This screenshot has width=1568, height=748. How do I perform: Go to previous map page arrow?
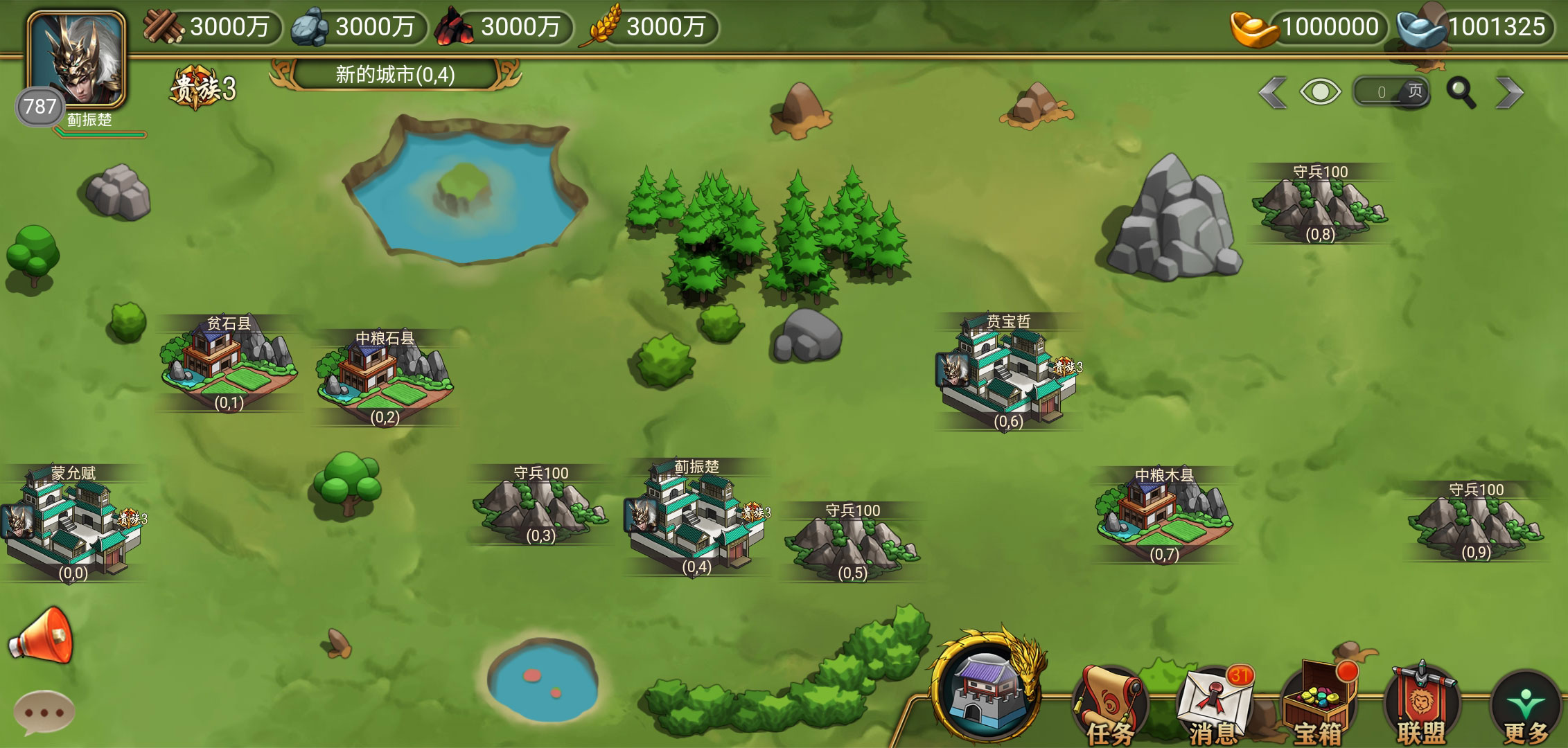(x=1273, y=92)
